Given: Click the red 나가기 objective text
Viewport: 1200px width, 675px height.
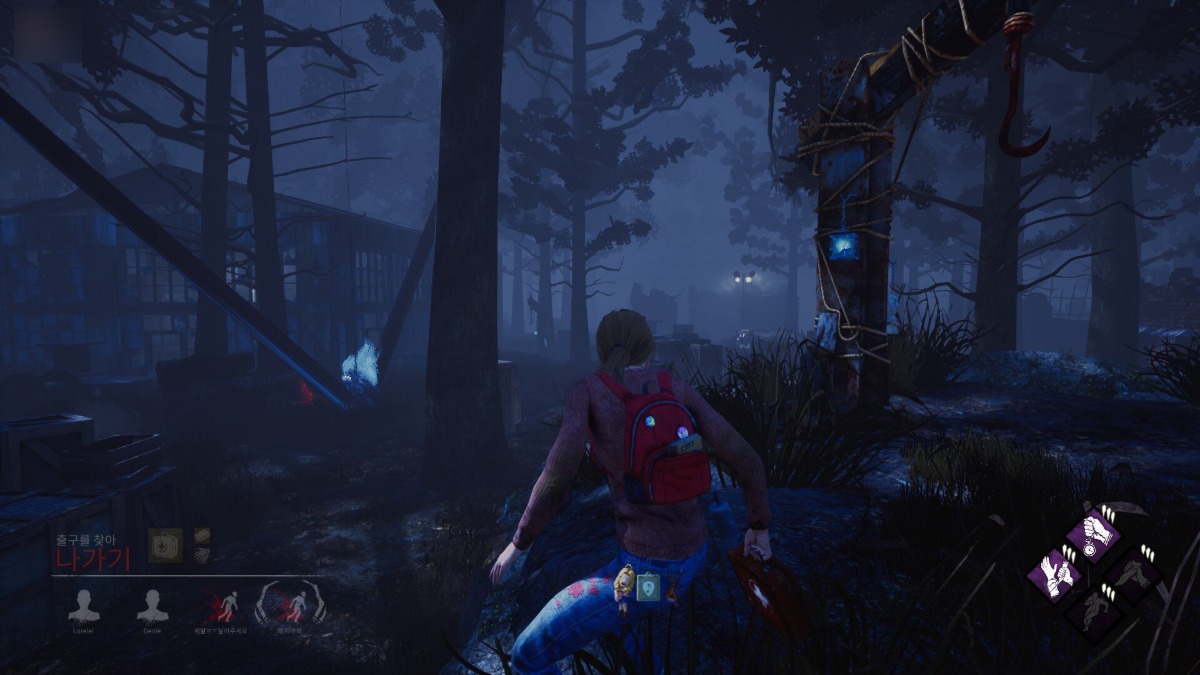Looking at the screenshot, I should tap(93, 557).
